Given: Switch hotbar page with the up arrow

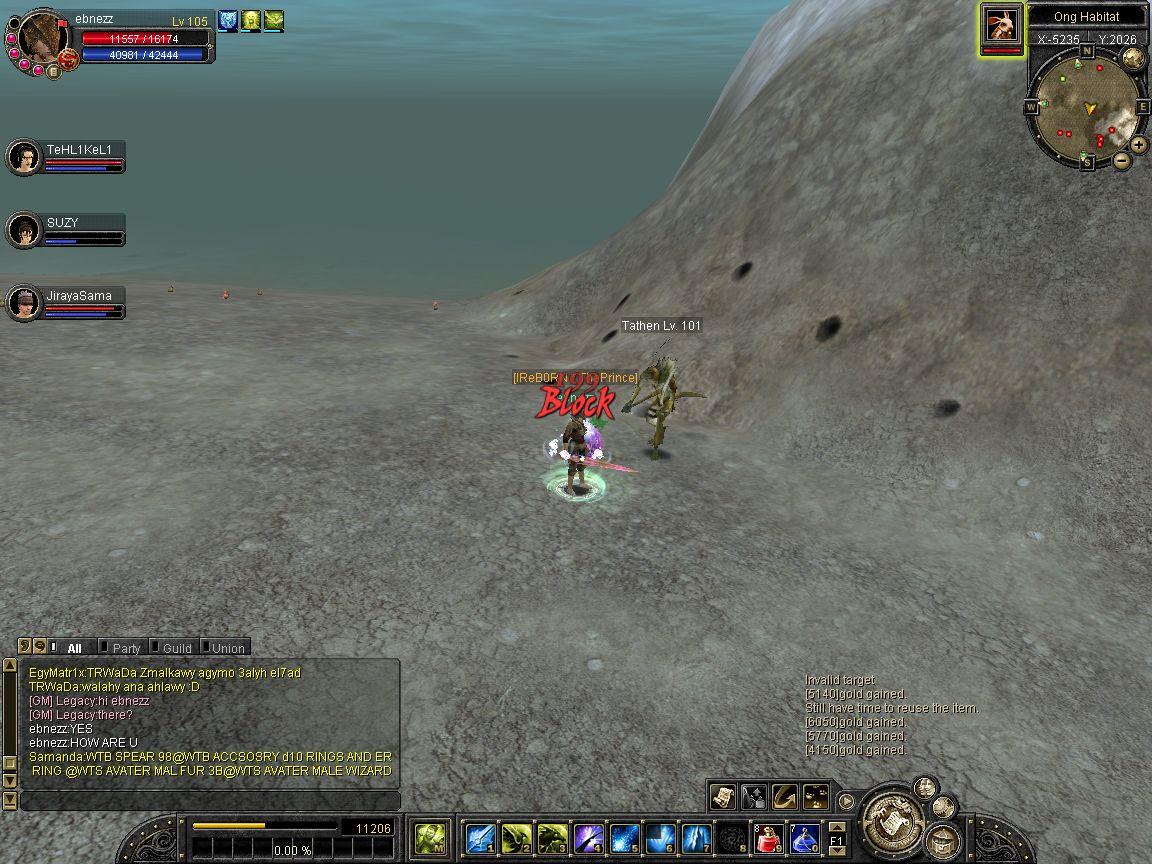Looking at the screenshot, I should click(x=837, y=826).
